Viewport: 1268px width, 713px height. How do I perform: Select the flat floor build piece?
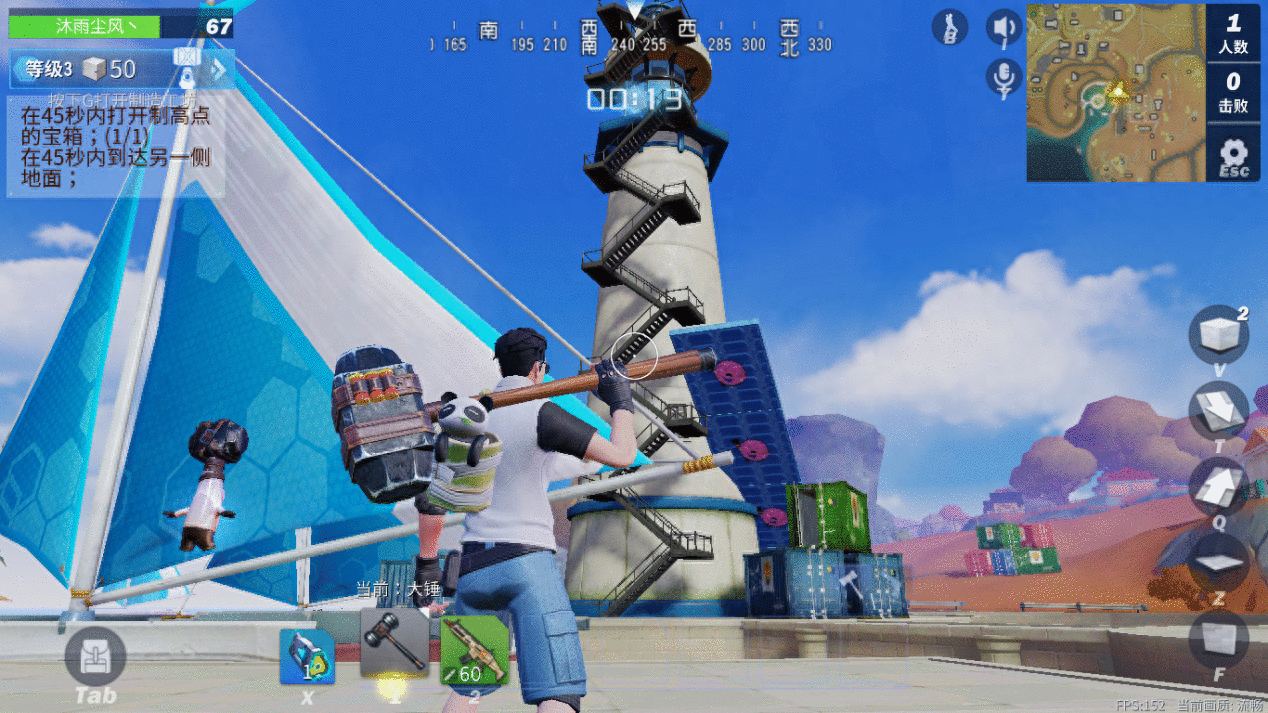tap(1218, 561)
